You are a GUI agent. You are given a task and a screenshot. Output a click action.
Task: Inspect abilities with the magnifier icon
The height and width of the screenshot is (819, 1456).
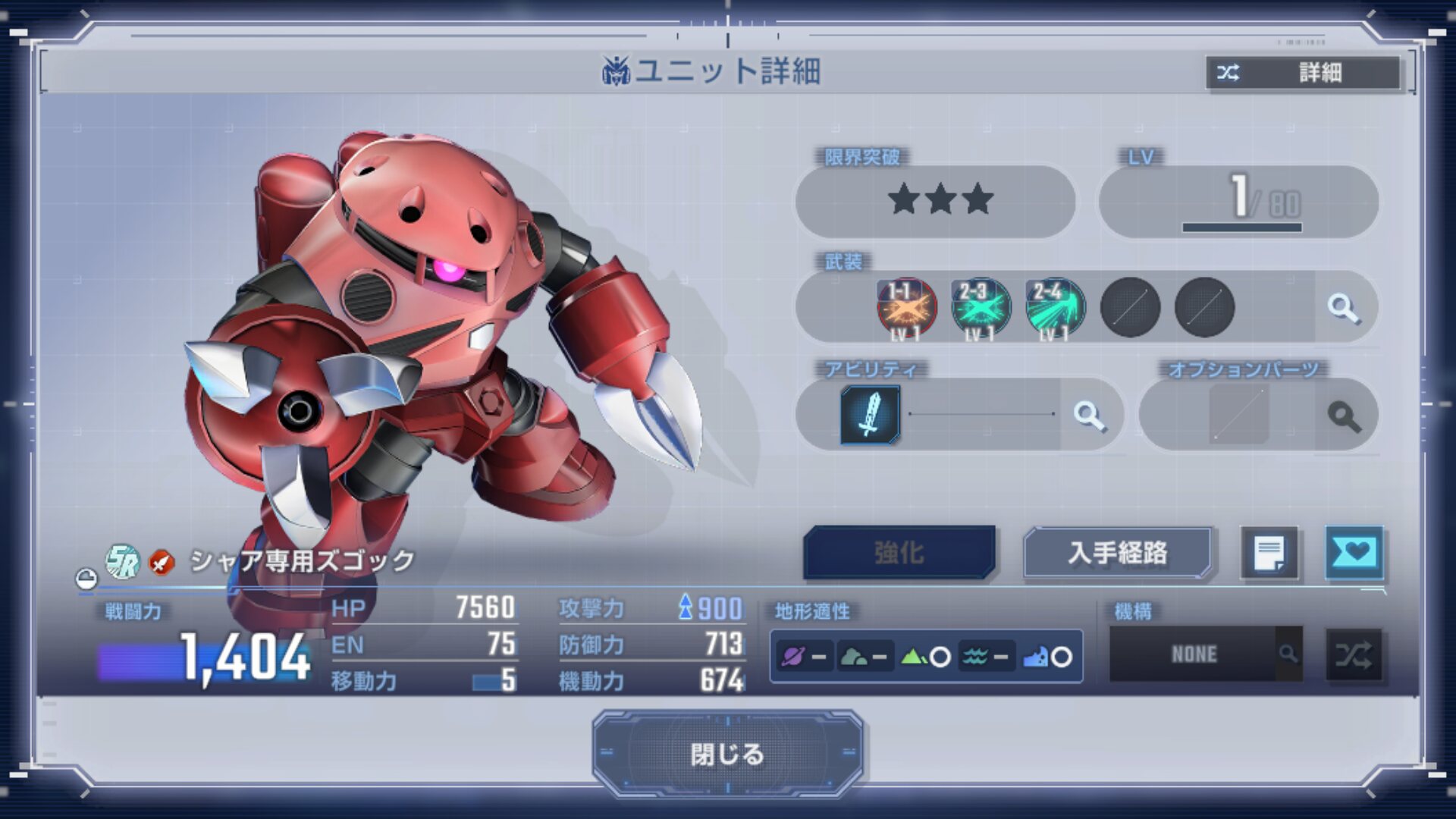point(1089,415)
